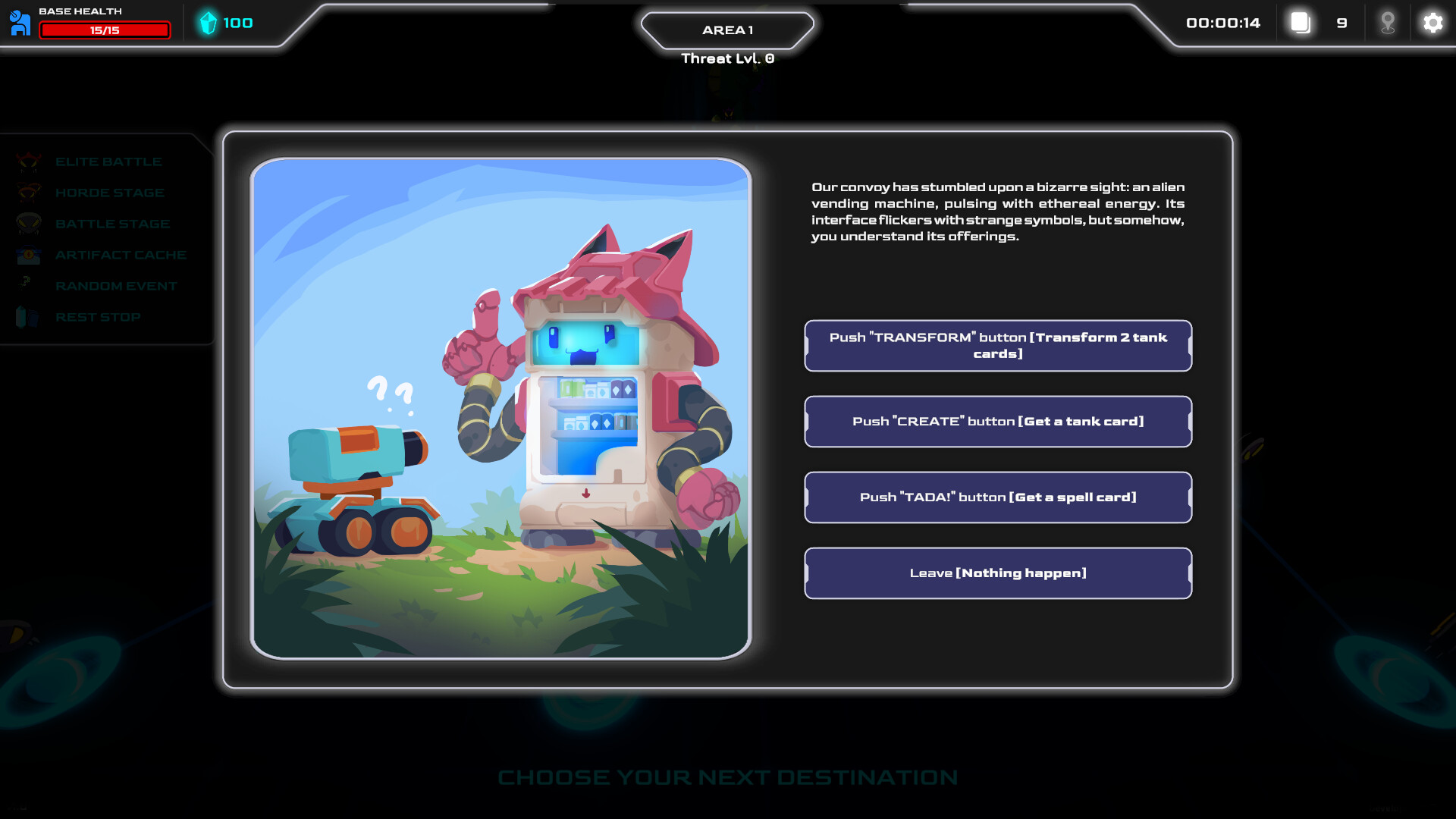
Task: Click the red 15/15 base health bar
Action: [105, 30]
